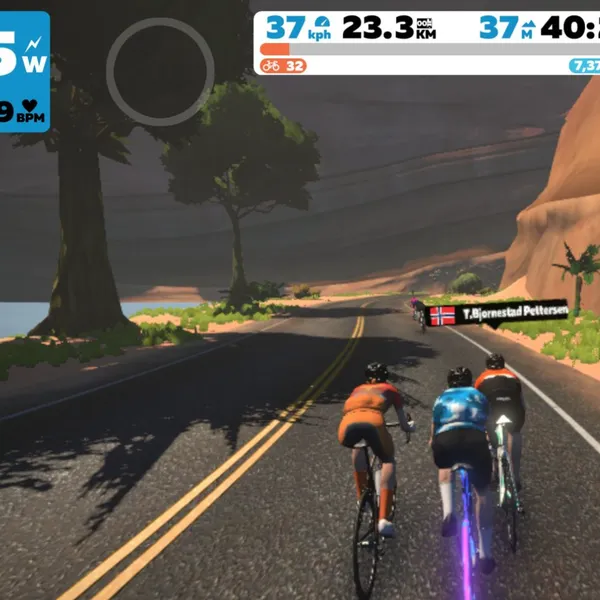Select the T.Bjornestad Pettersen rider name tag

(x=497, y=314)
